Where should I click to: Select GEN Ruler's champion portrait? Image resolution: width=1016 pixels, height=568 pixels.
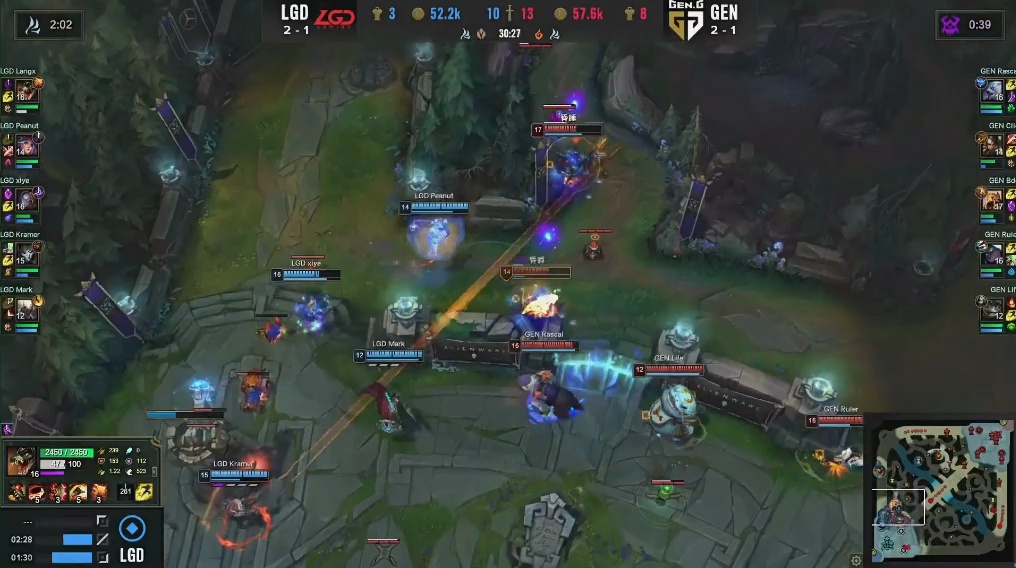(991, 254)
